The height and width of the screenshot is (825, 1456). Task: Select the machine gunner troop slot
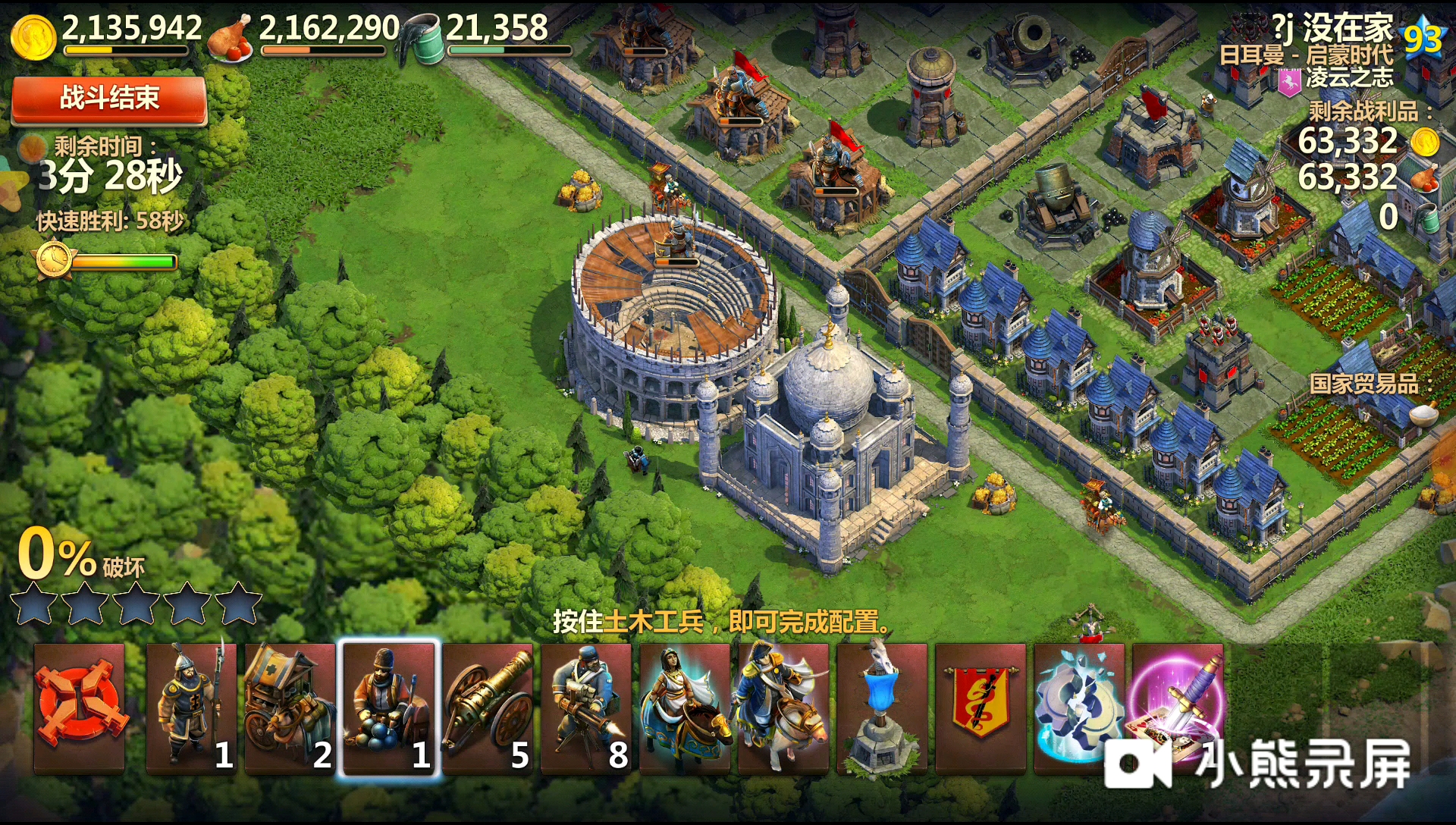coord(586,707)
